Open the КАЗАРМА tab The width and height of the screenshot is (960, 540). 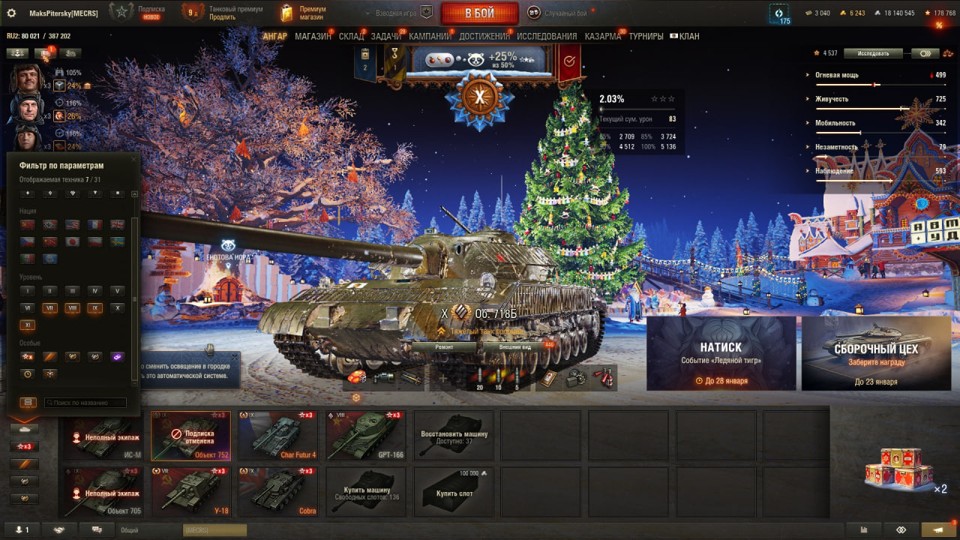coord(602,37)
